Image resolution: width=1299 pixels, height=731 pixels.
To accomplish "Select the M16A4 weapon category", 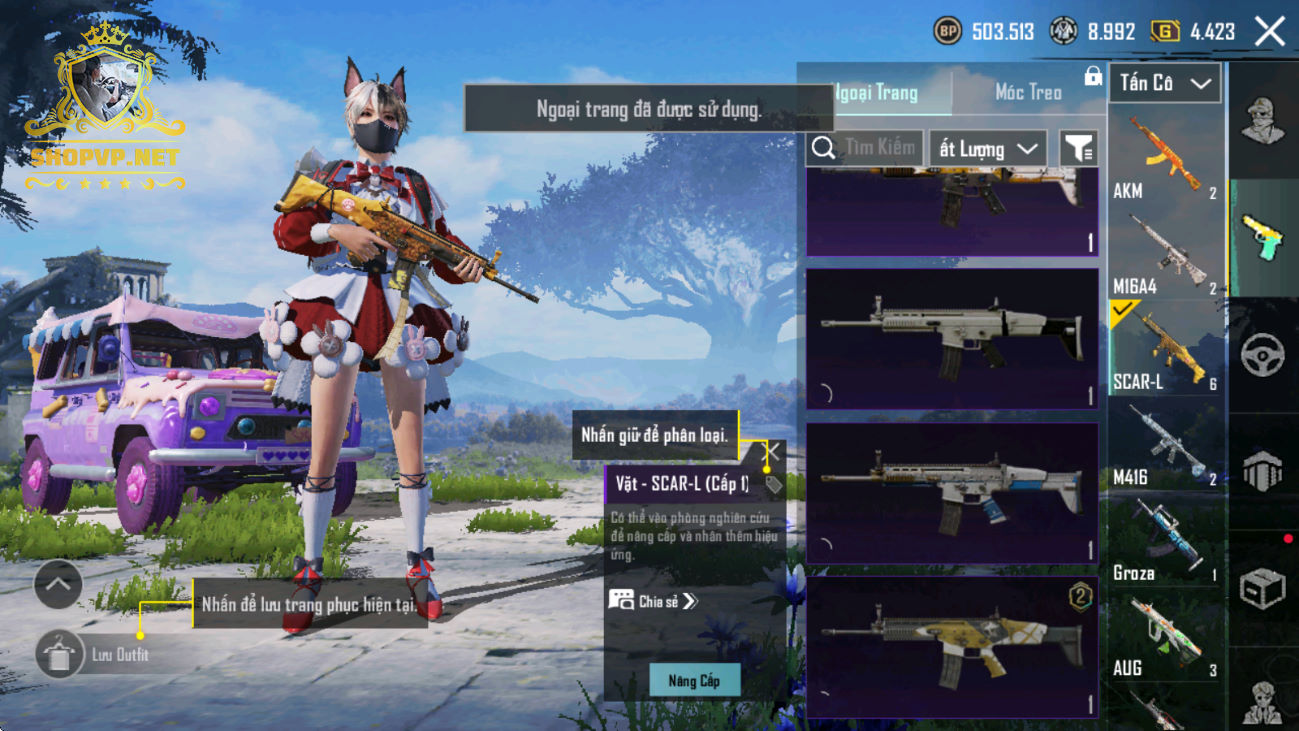I will pyautogui.click(x=1166, y=253).
